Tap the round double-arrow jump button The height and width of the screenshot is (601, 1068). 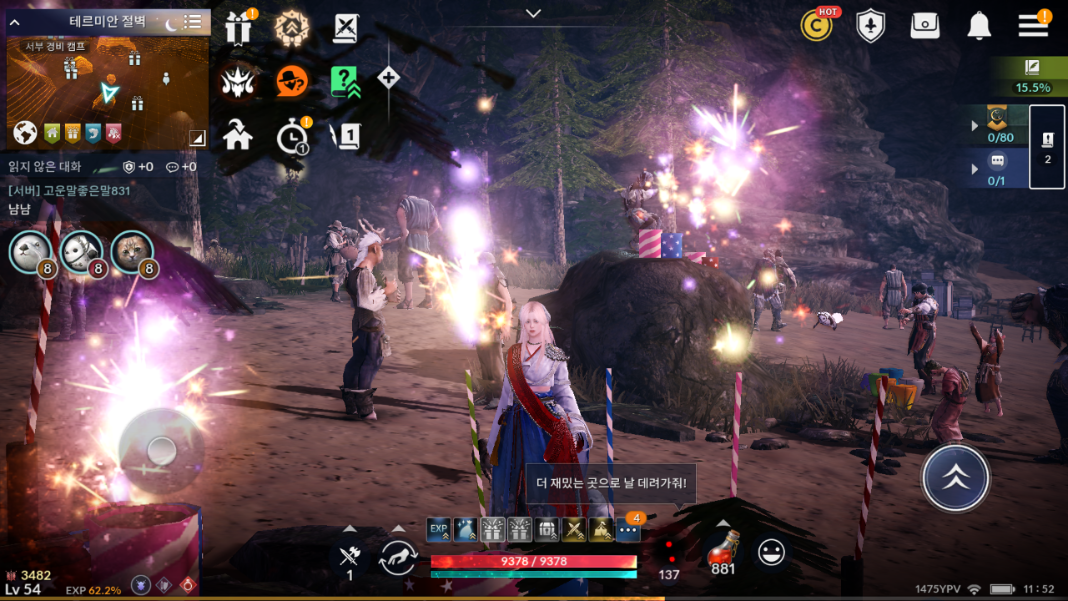click(955, 478)
